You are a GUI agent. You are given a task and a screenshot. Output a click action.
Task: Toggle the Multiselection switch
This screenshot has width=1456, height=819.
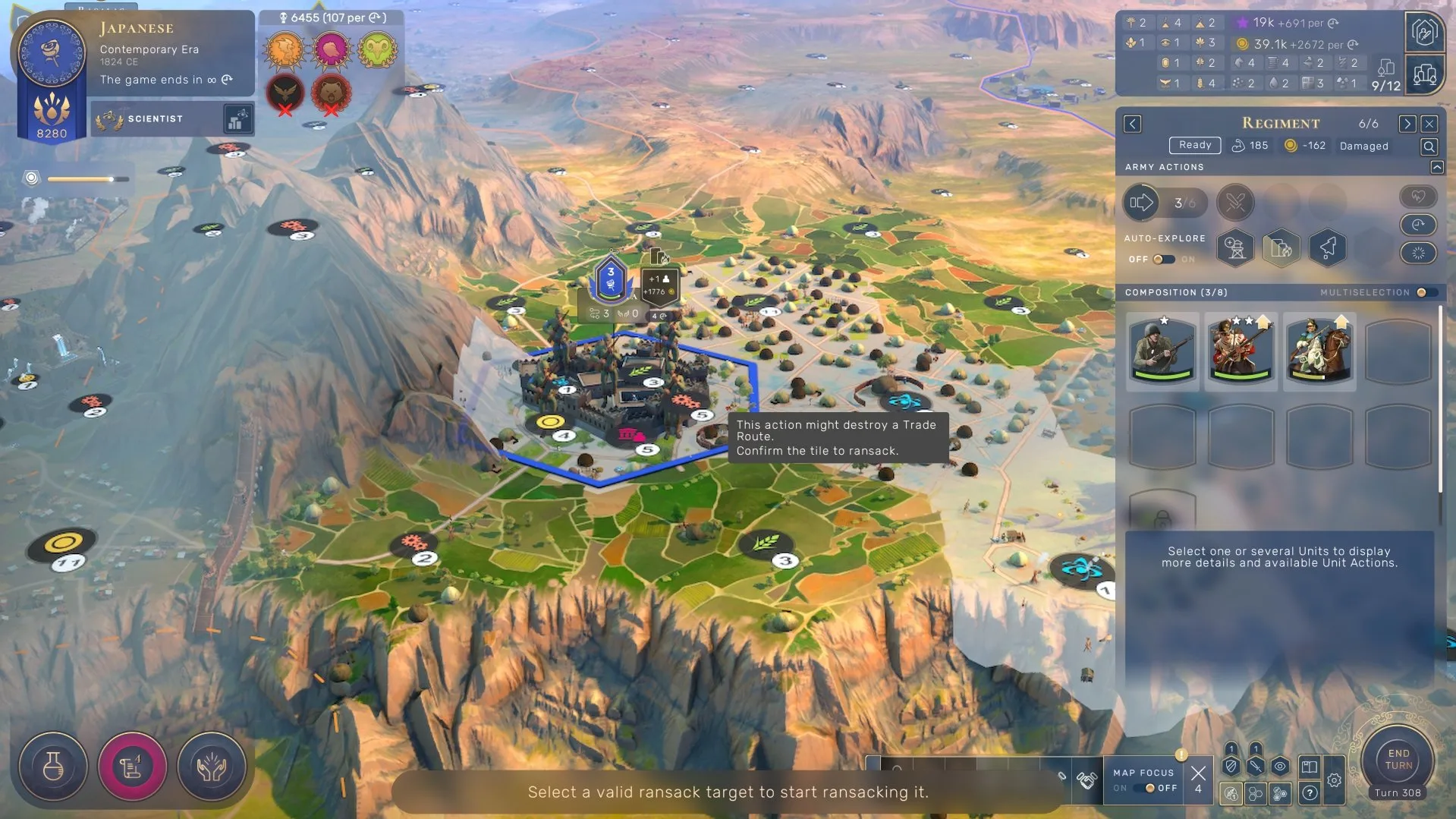coord(1423,292)
